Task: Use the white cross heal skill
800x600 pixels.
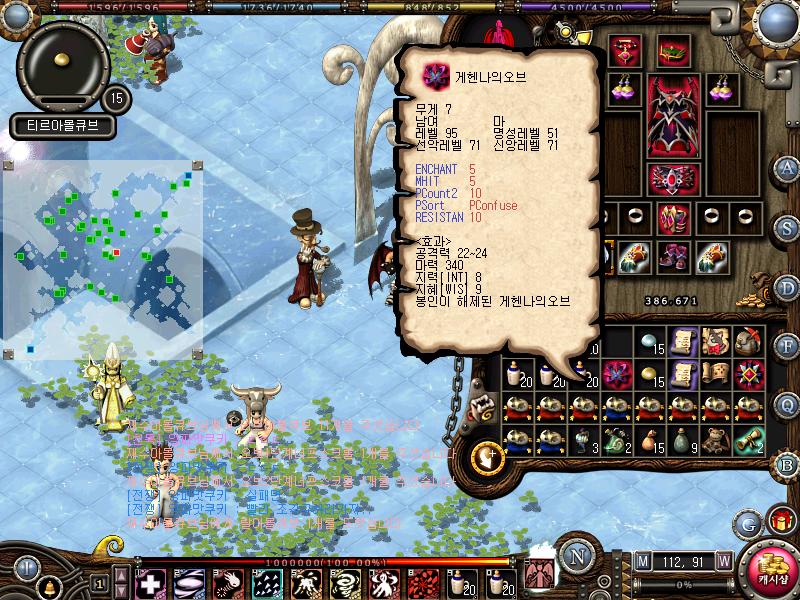Action: (150, 583)
